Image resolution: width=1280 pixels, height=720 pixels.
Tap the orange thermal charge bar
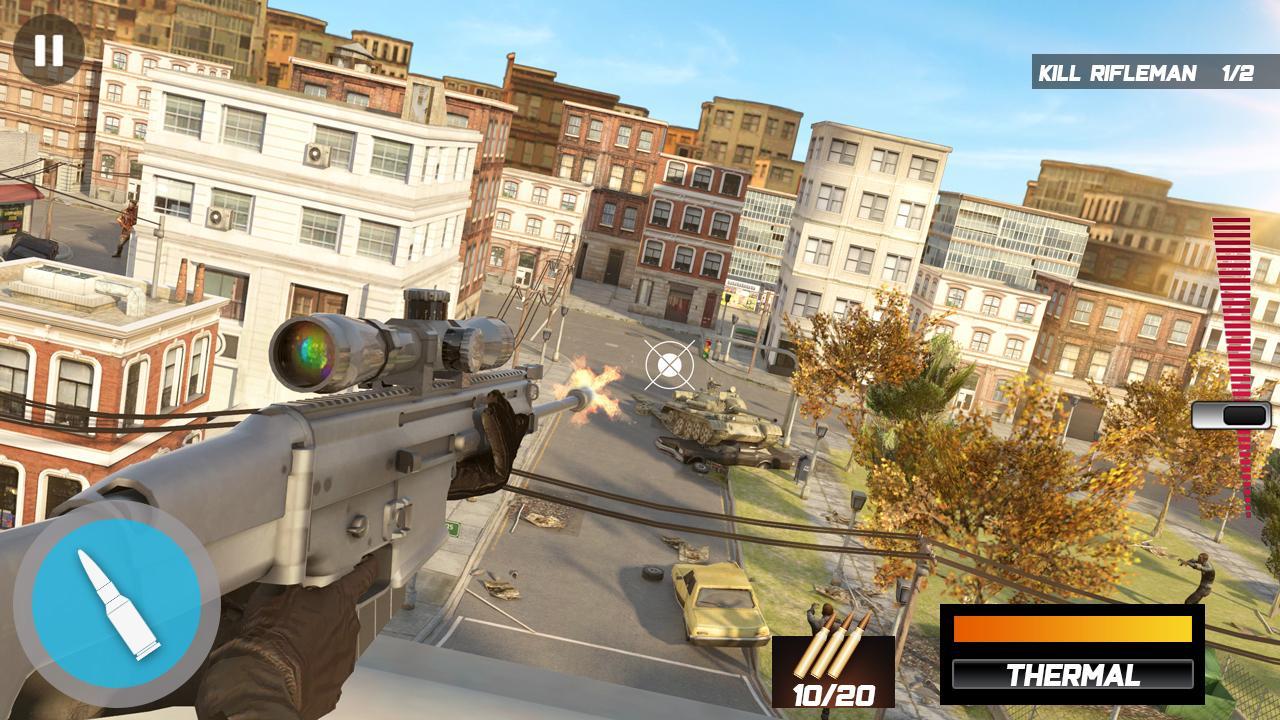click(1072, 631)
